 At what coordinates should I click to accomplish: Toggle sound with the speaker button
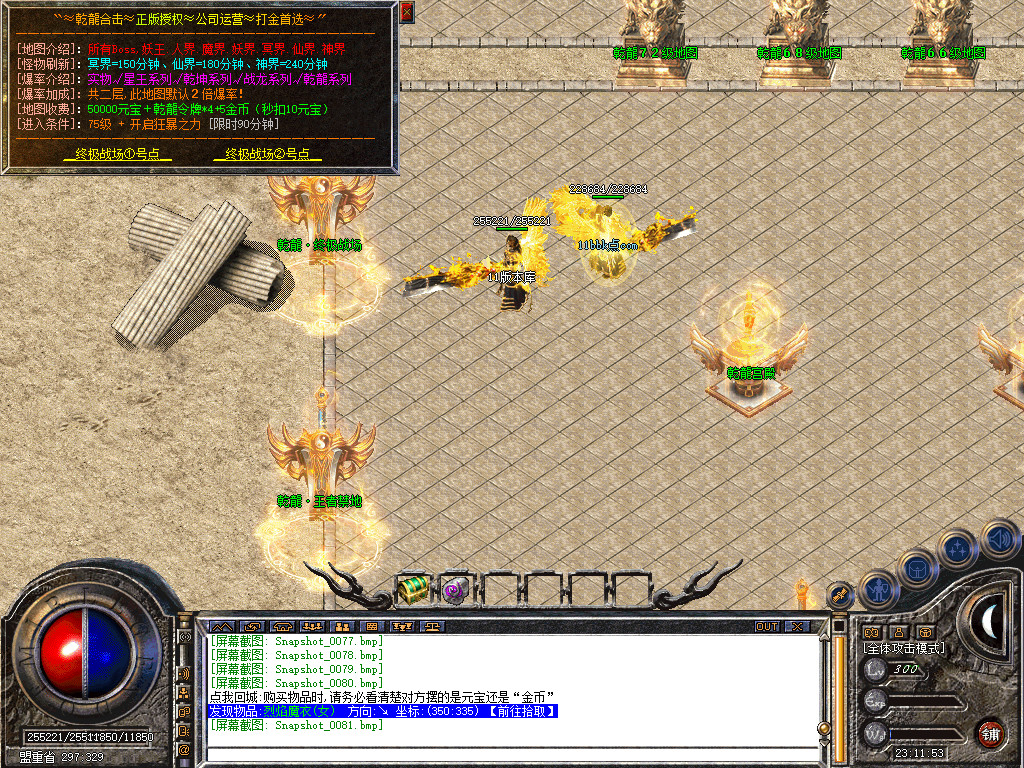[x=997, y=539]
